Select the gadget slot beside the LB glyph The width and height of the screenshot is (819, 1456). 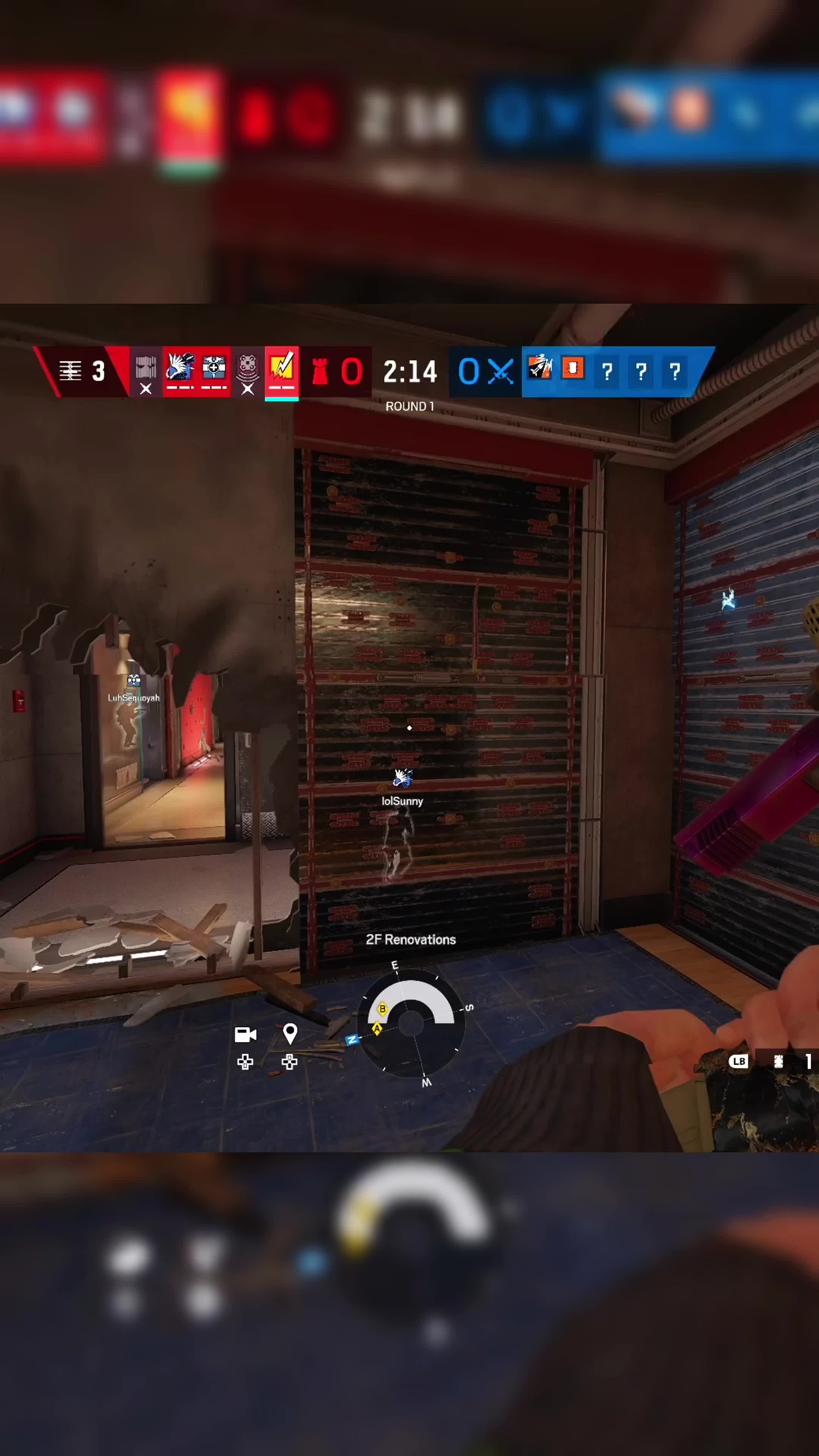[x=779, y=1062]
